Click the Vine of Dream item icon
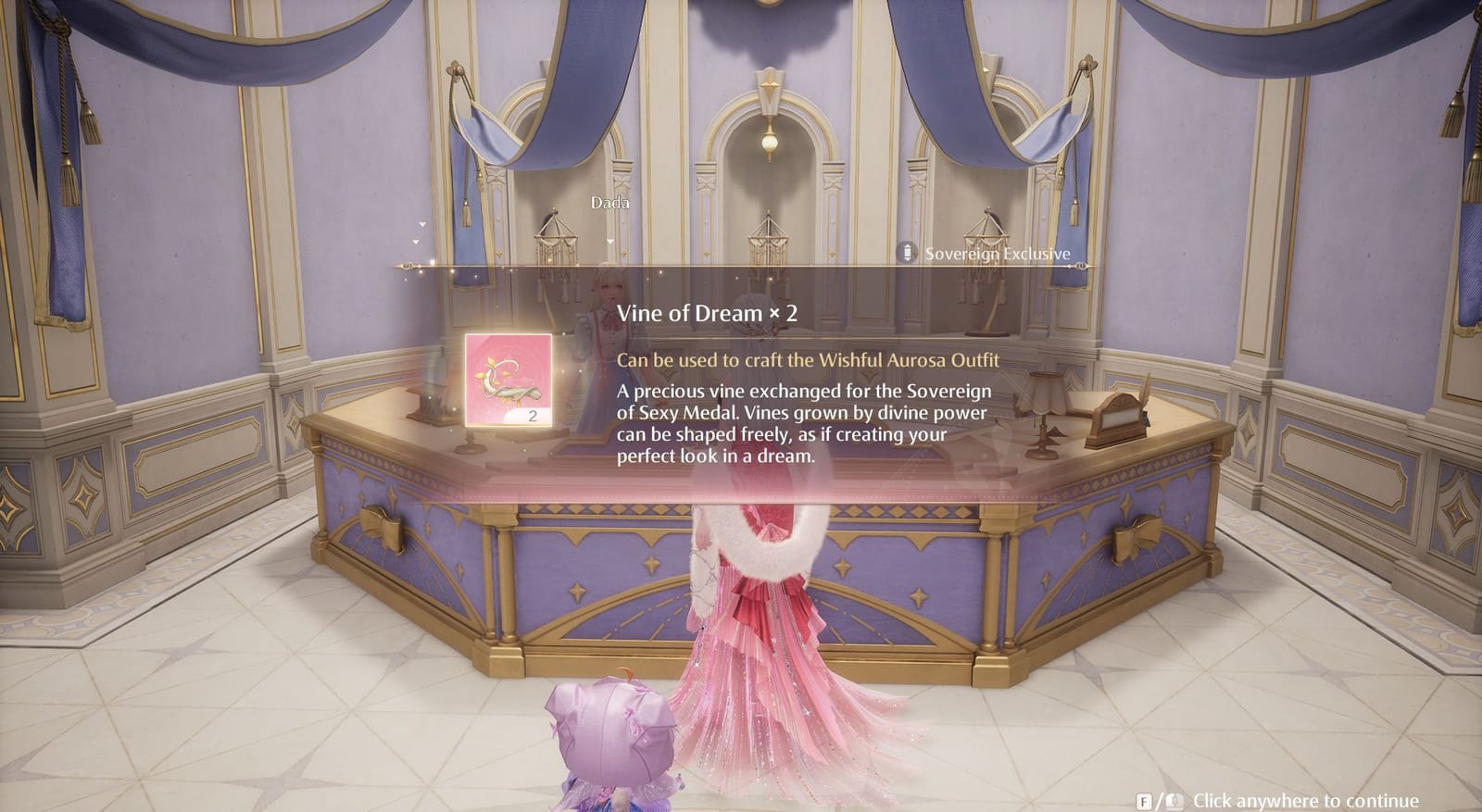Image resolution: width=1482 pixels, height=812 pixels. click(x=508, y=380)
